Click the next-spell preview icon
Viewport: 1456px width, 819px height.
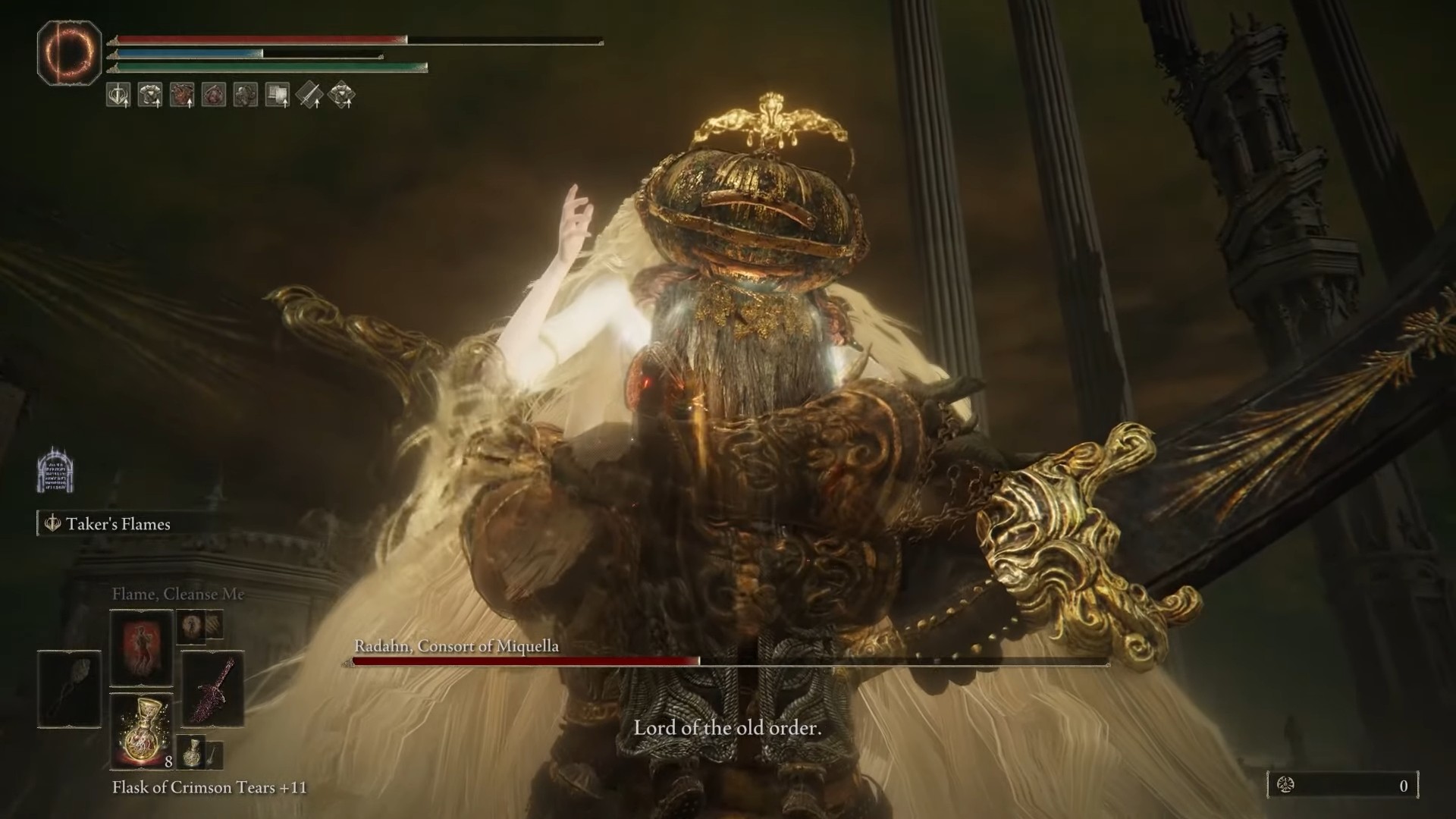coord(190,626)
